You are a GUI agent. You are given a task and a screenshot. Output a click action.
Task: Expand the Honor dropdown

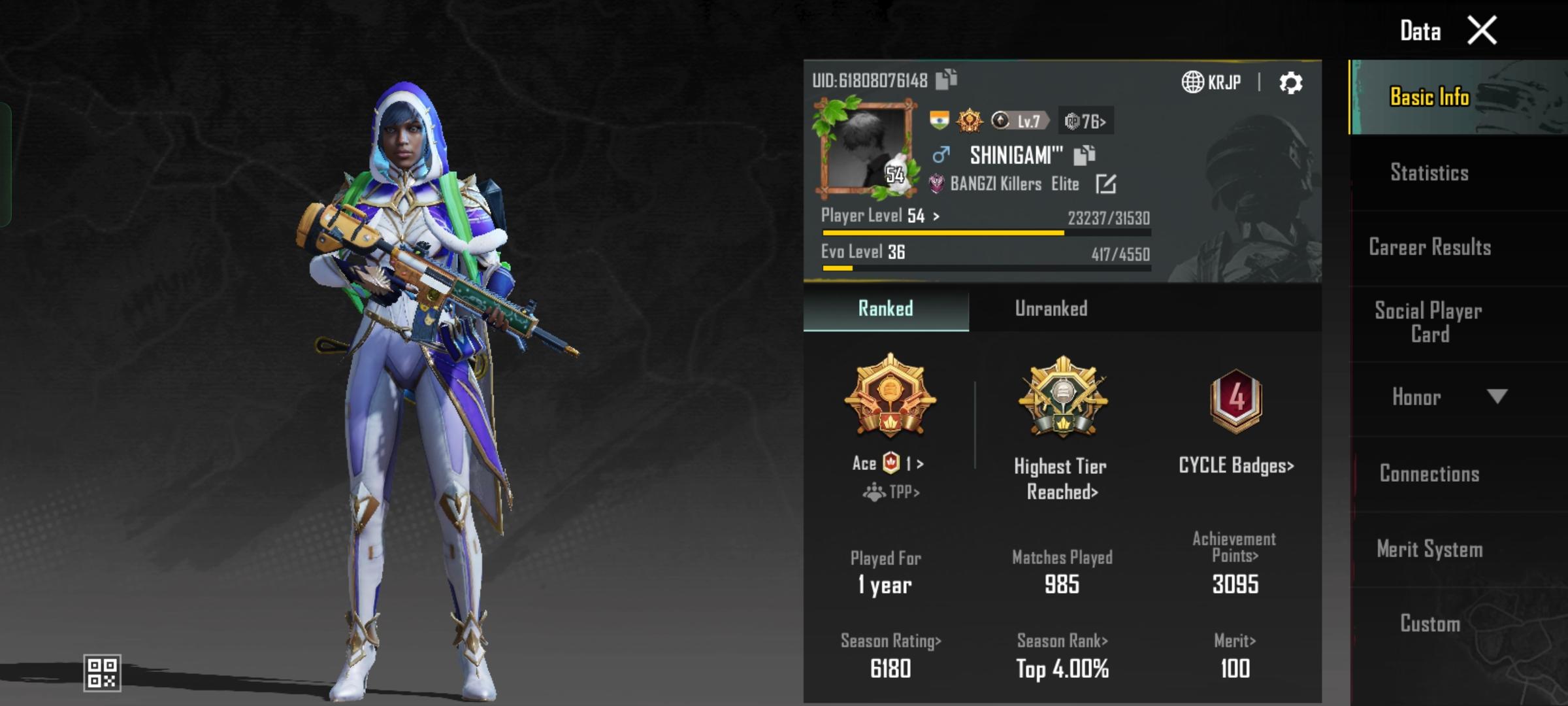pos(1496,397)
